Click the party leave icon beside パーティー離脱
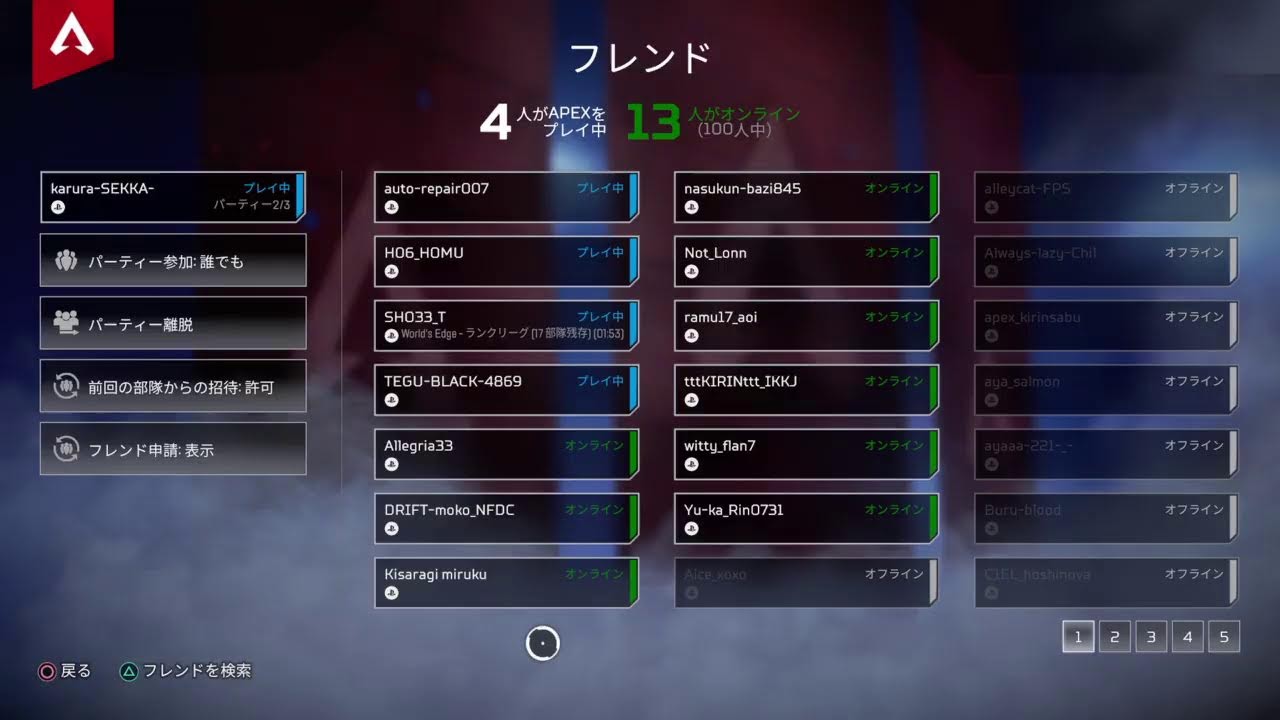 tap(67, 323)
